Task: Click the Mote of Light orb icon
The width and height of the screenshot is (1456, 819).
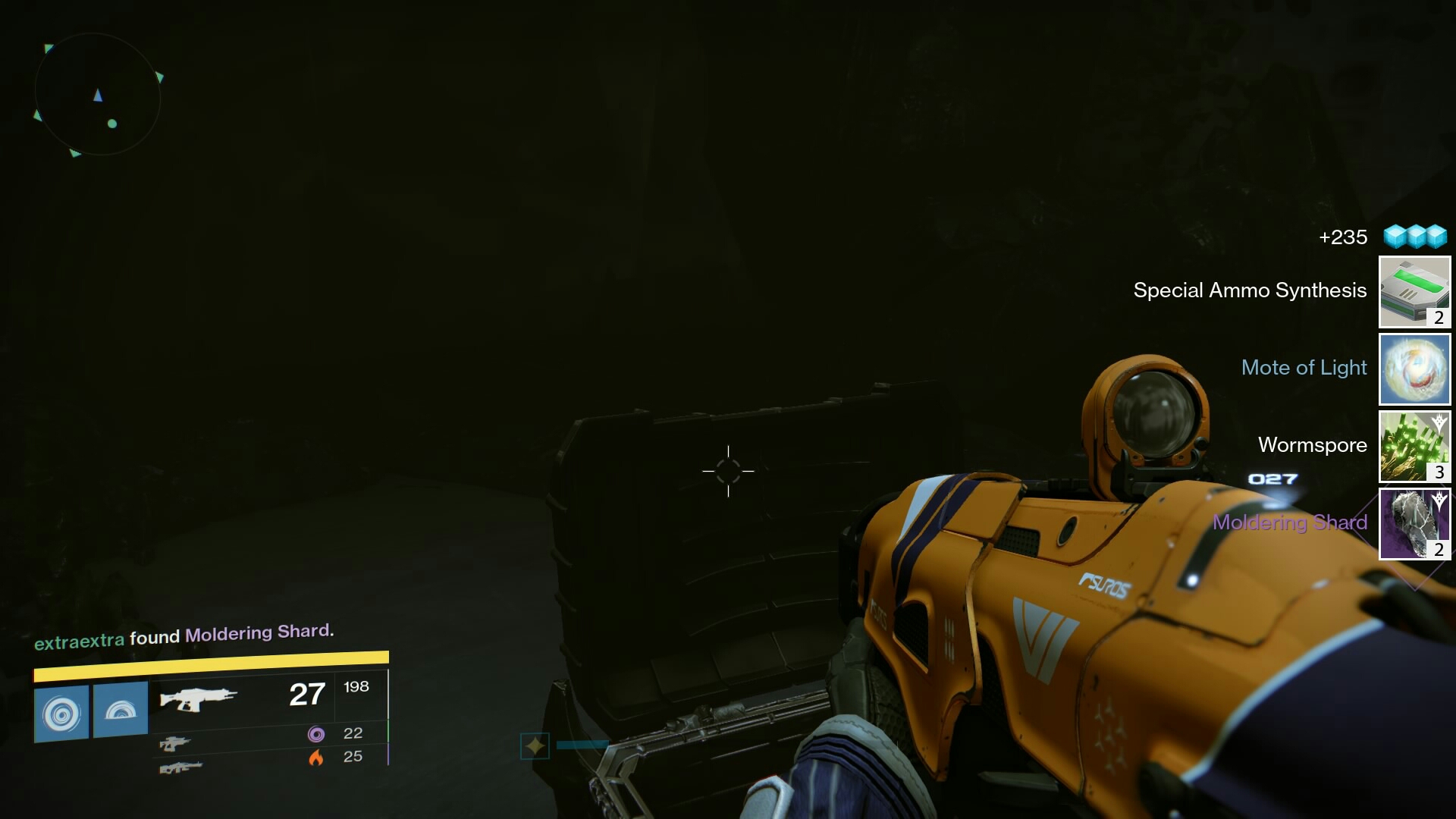Action: pos(1414,369)
